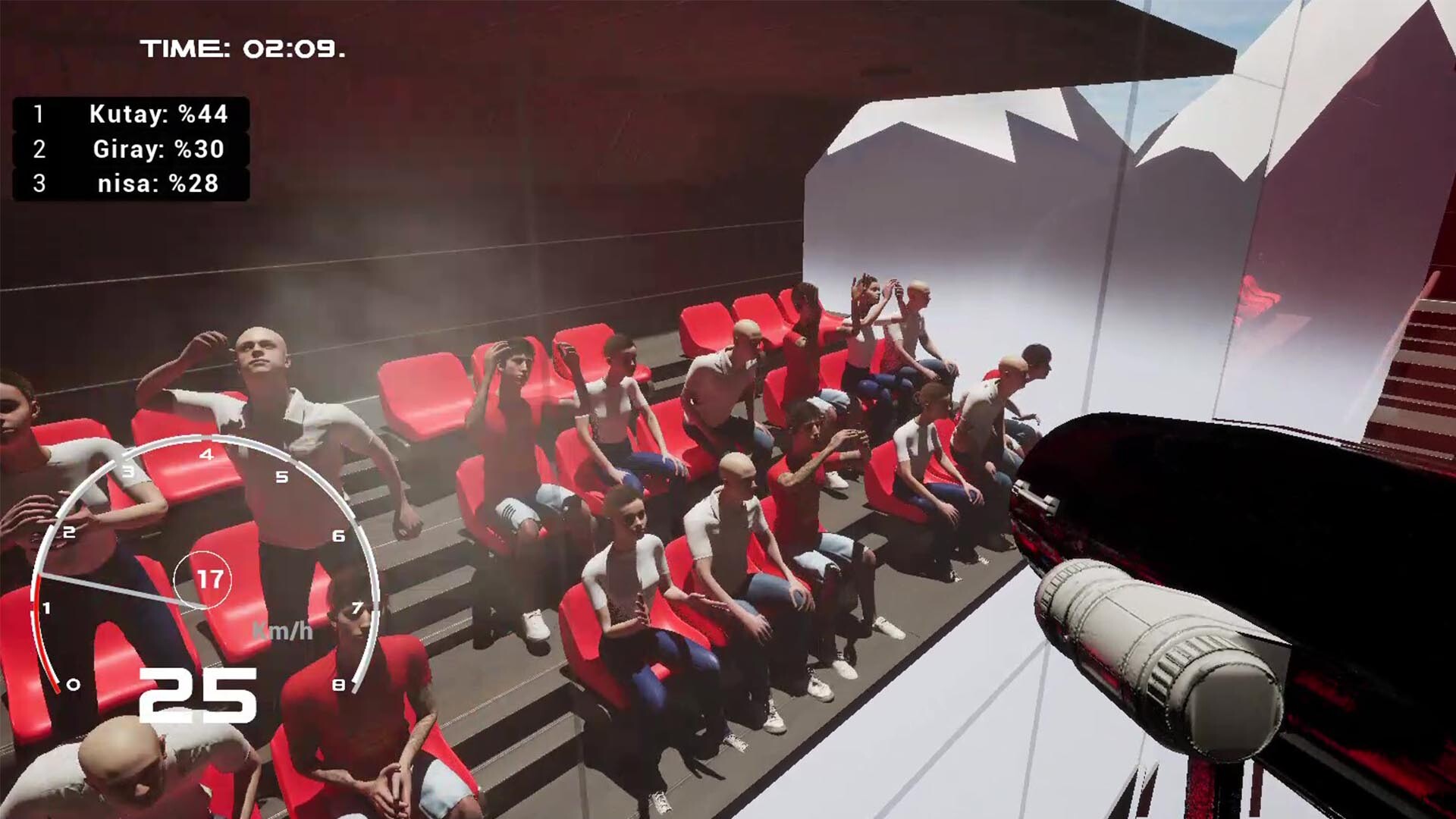Viewport: 1456px width, 819px height.
Task: Toggle the leaderboard panel visibility
Action: (129, 149)
